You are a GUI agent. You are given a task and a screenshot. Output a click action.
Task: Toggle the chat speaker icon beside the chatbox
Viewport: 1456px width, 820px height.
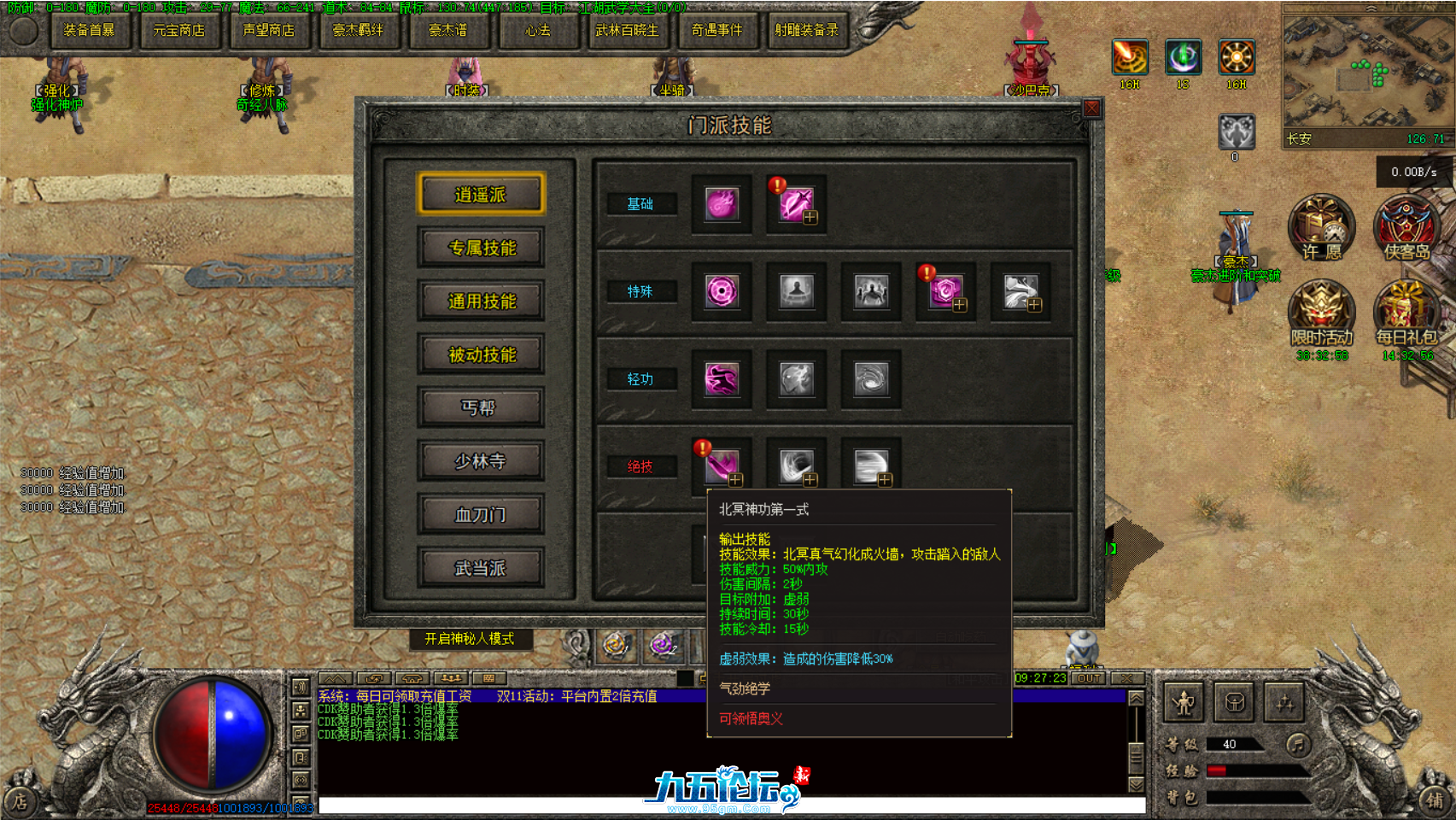301,687
